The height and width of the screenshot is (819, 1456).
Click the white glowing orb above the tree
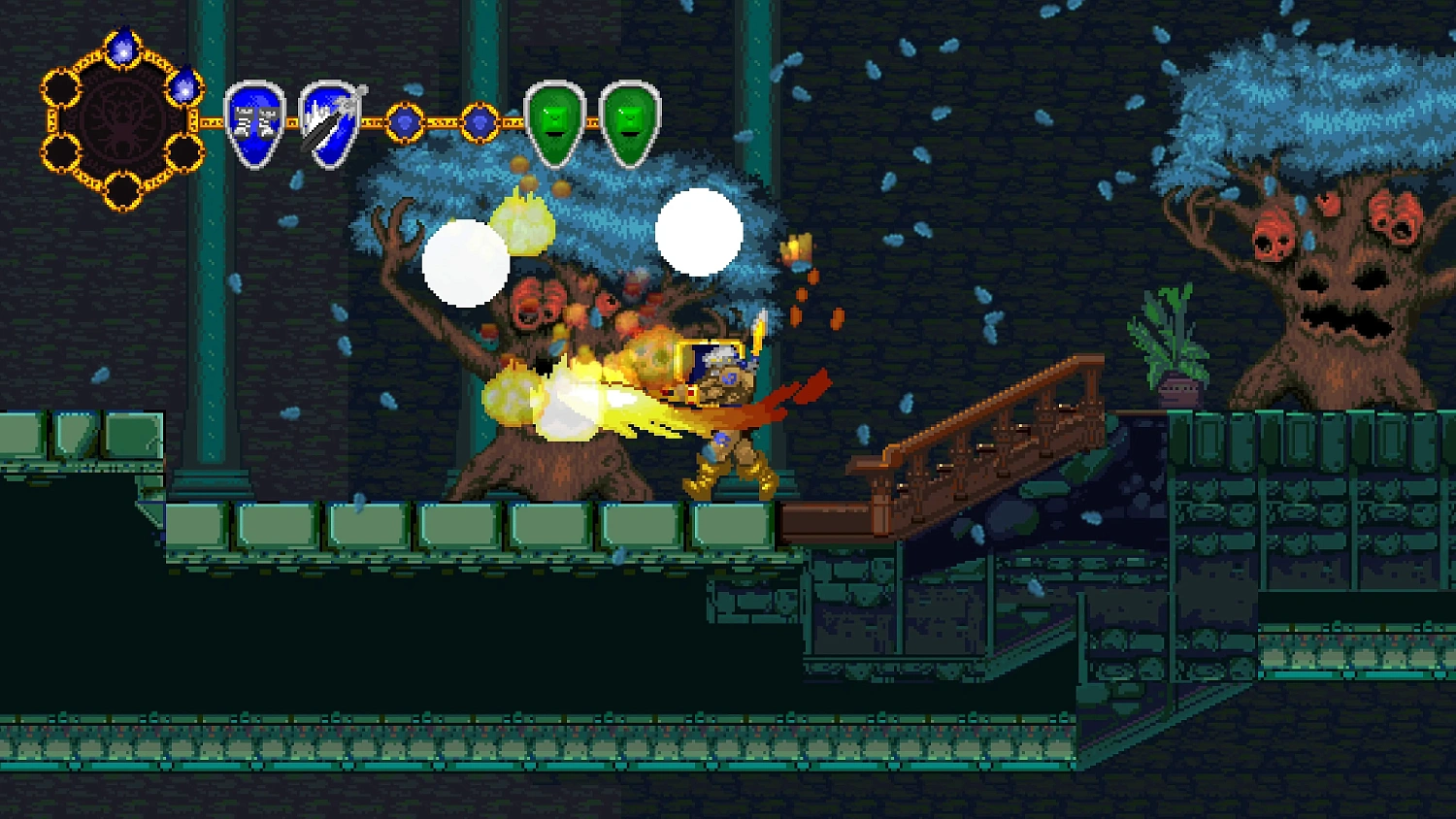click(x=701, y=230)
